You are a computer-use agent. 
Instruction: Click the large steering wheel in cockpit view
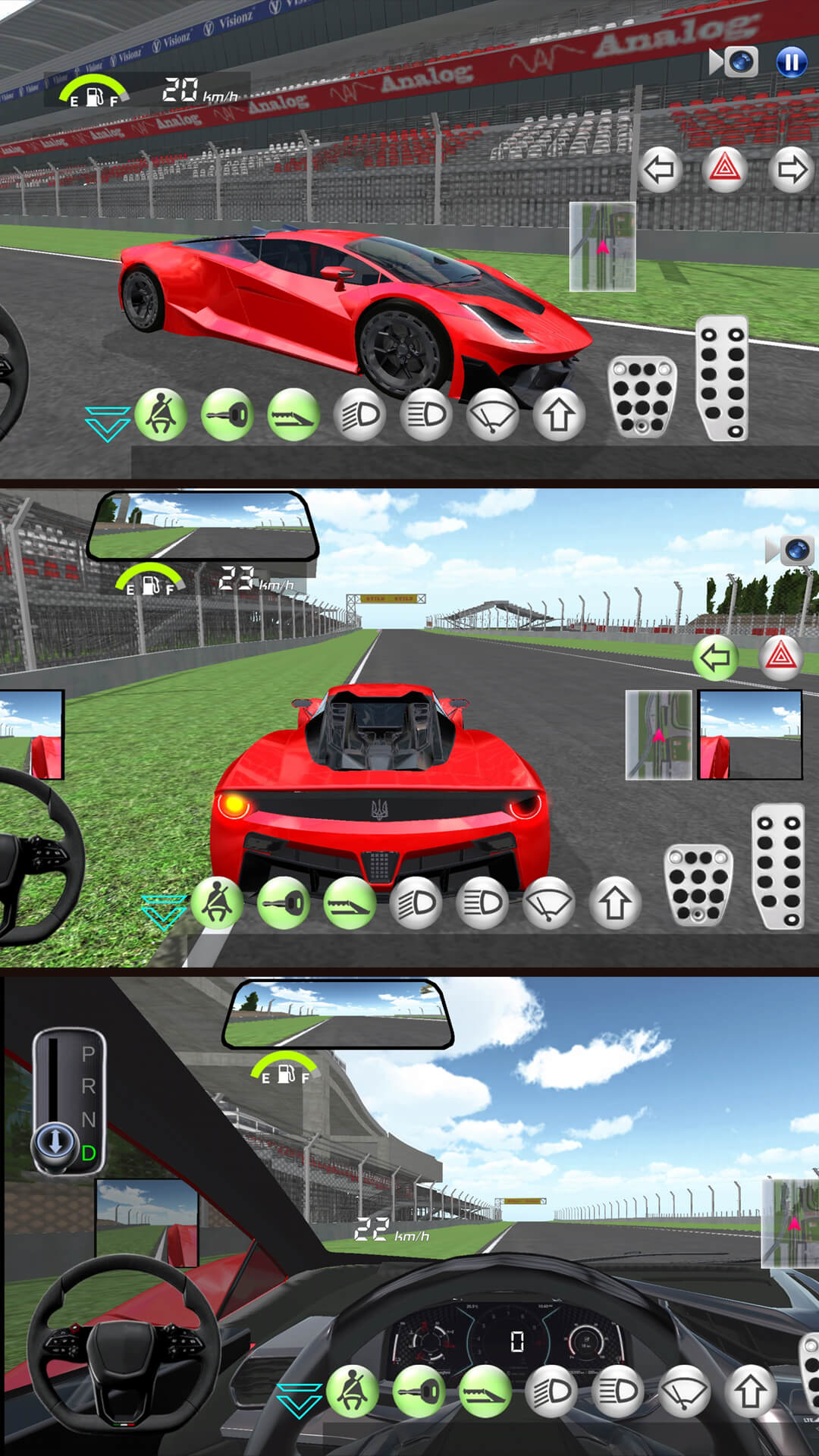[124, 1341]
